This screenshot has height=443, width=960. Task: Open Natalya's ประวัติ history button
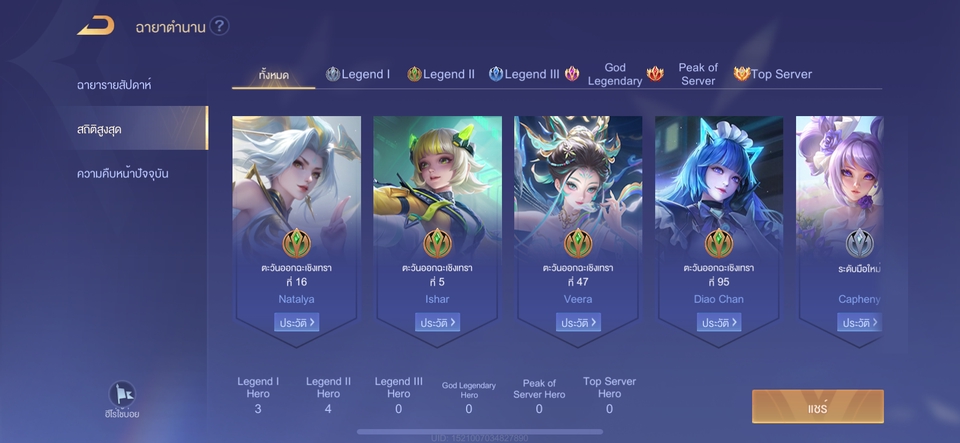297,323
